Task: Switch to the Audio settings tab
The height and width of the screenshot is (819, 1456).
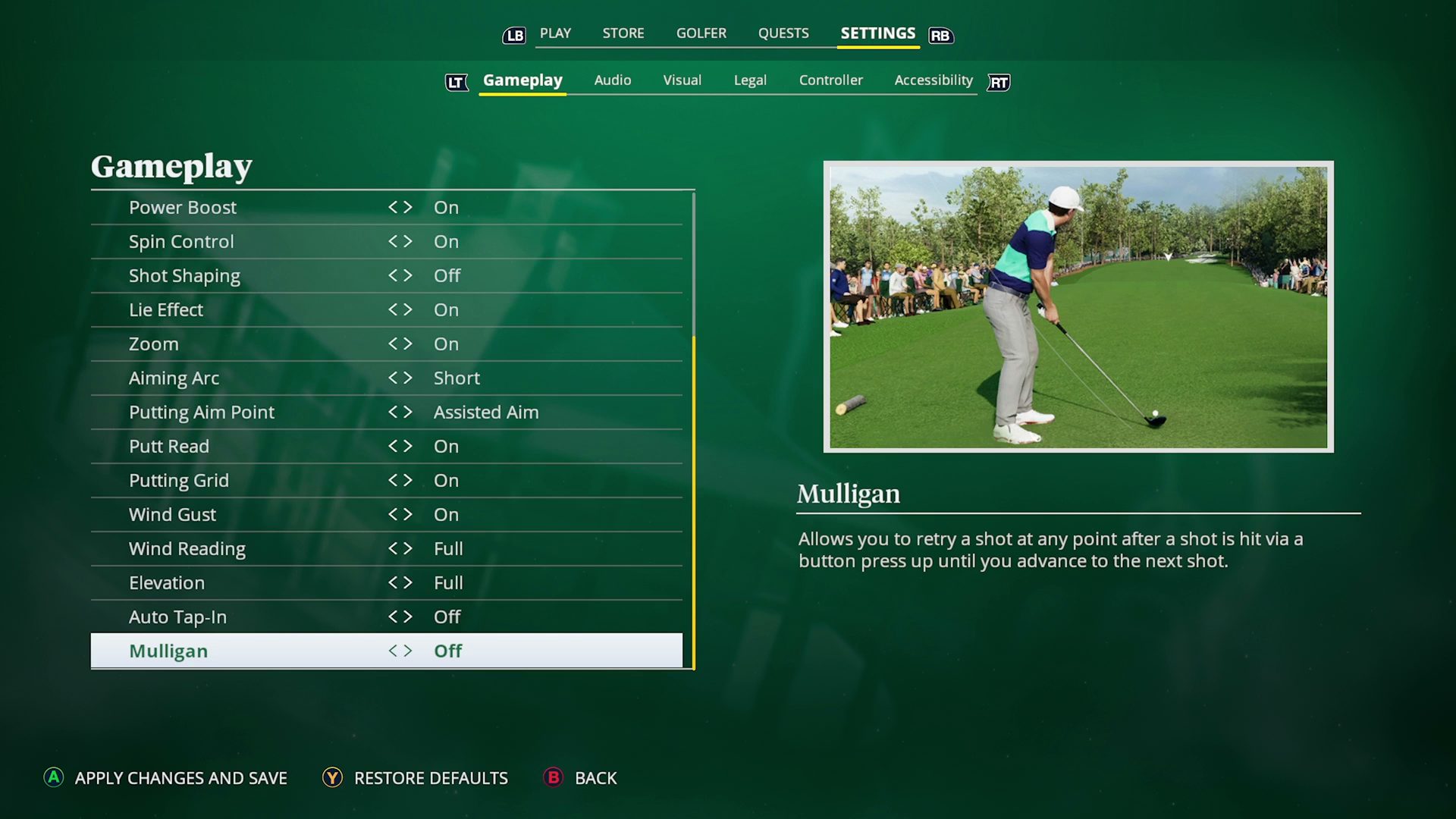Action: [x=613, y=80]
